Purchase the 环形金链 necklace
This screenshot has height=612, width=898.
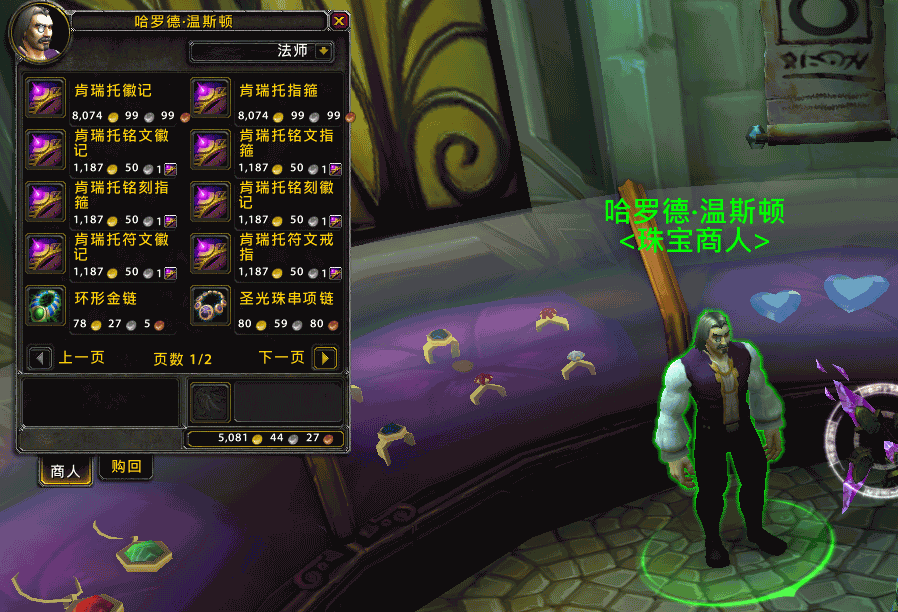point(45,306)
